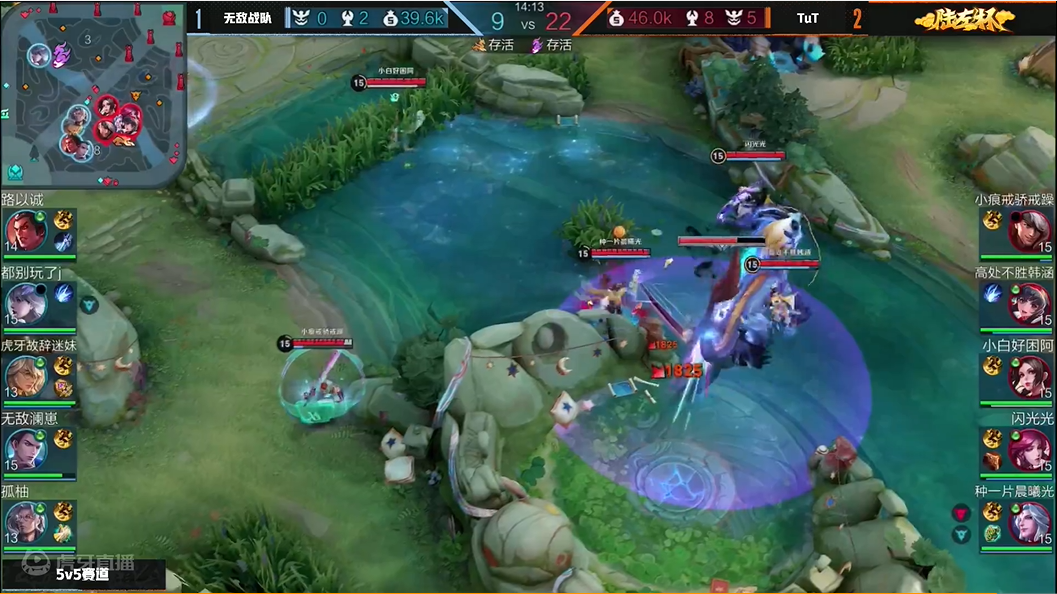
Task: Choose 高处不胜韩涵's hero portrait
Action: pyautogui.click(x=1029, y=303)
